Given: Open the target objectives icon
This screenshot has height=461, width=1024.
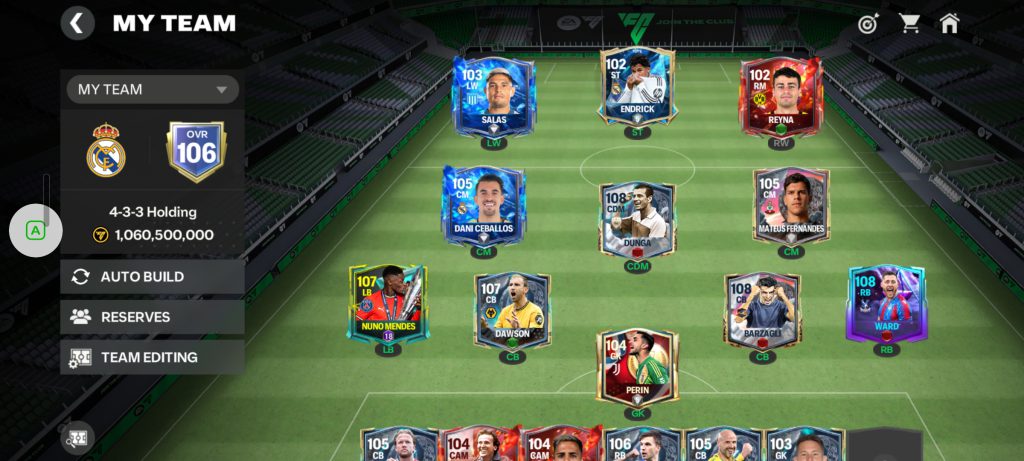Looking at the screenshot, I should tap(868, 23).
